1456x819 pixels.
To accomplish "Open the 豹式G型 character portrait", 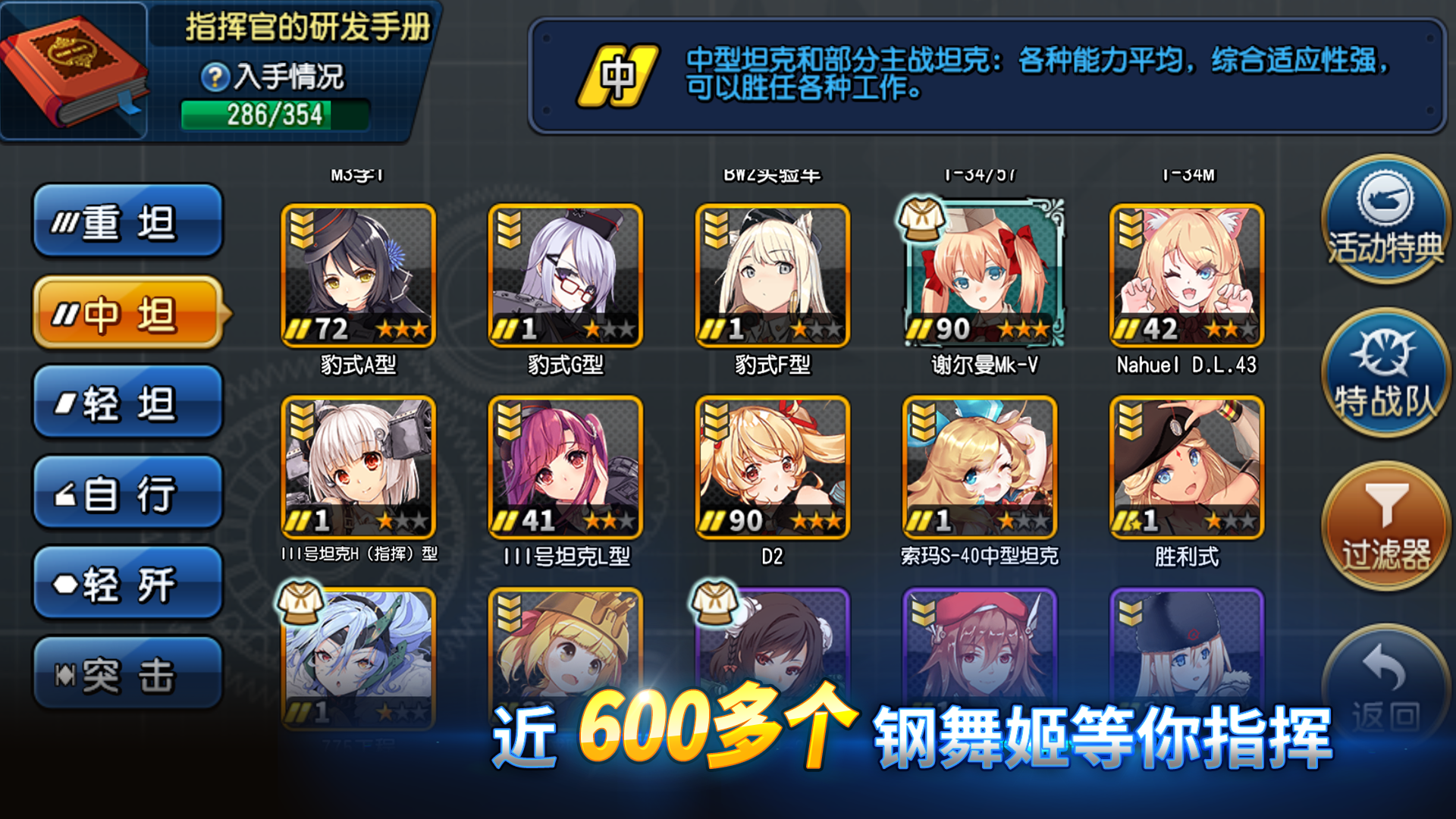I will (565, 275).
